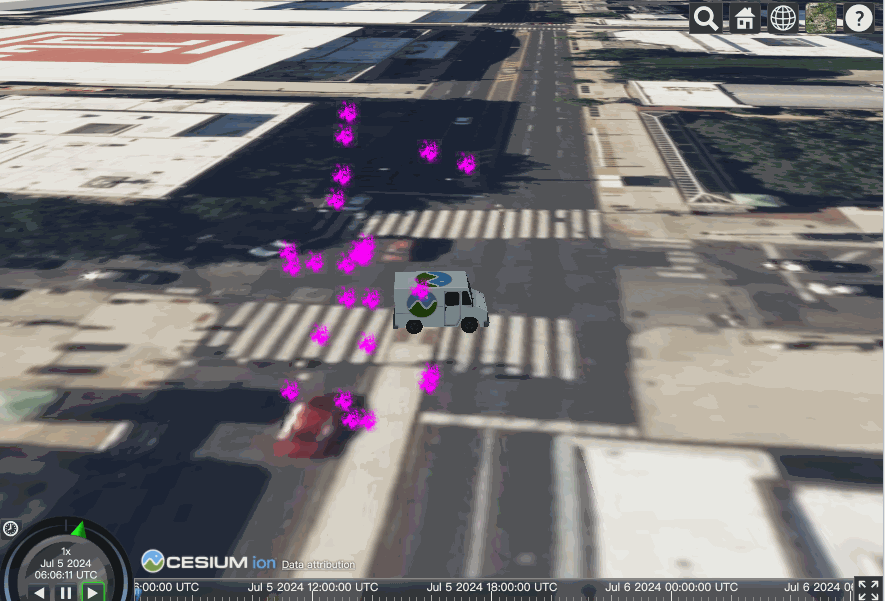
Task: Play the animation in reverse
Action: point(40,592)
